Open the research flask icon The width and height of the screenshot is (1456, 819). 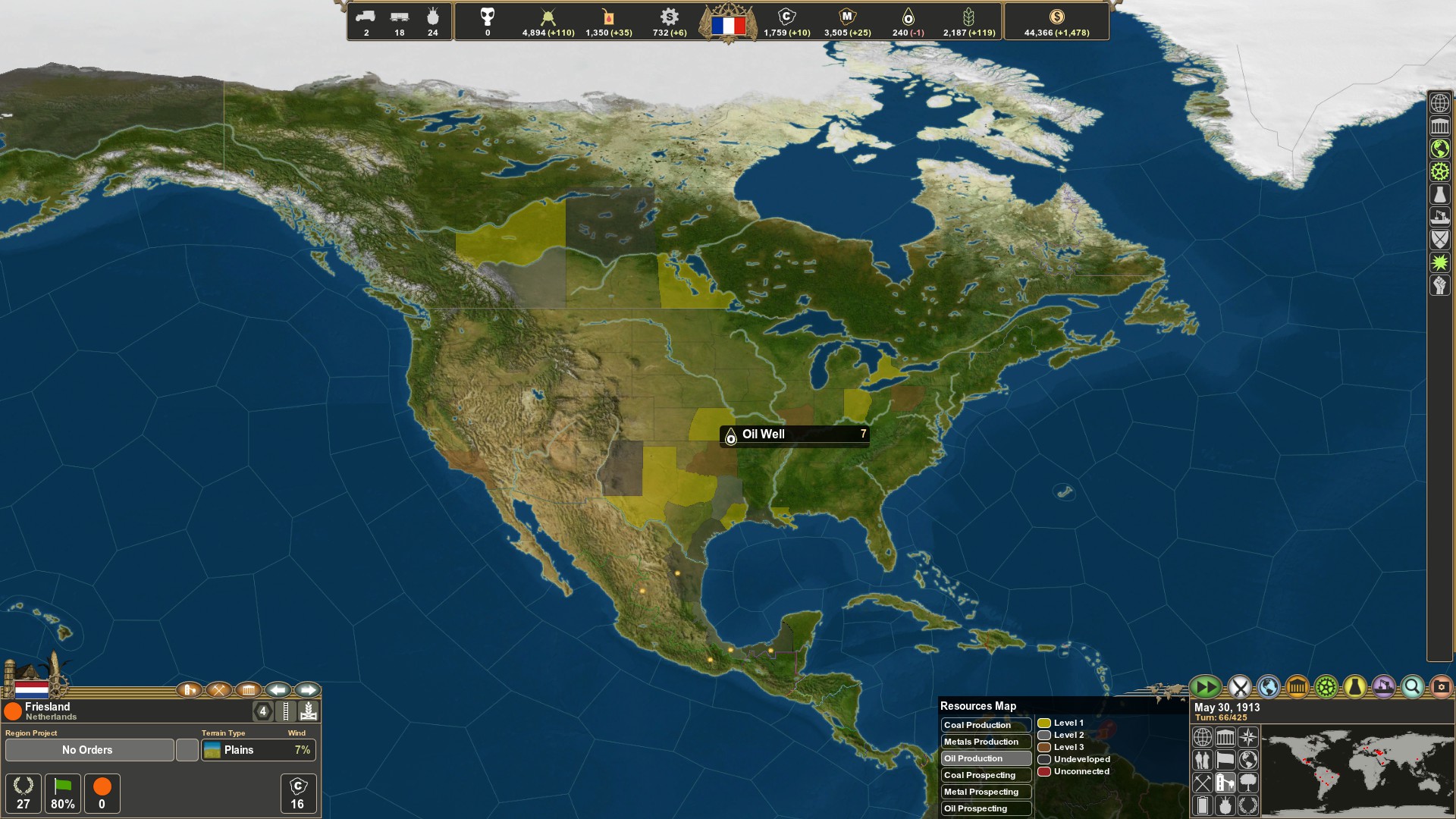[1354, 687]
